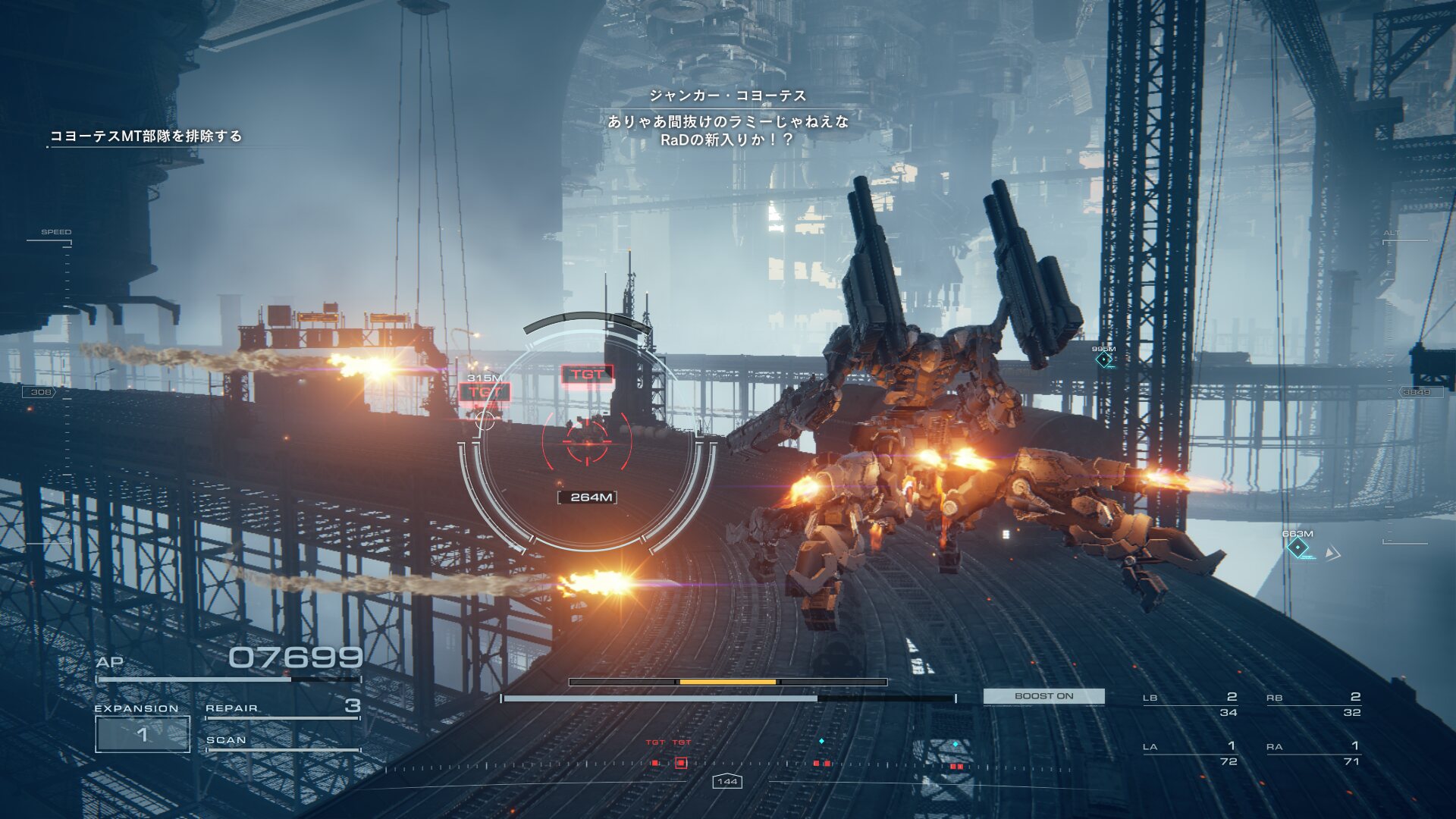Choose the RA right arm weapon slot
The height and width of the screenshot is (819, 1456).
(x=1313, y=753)
